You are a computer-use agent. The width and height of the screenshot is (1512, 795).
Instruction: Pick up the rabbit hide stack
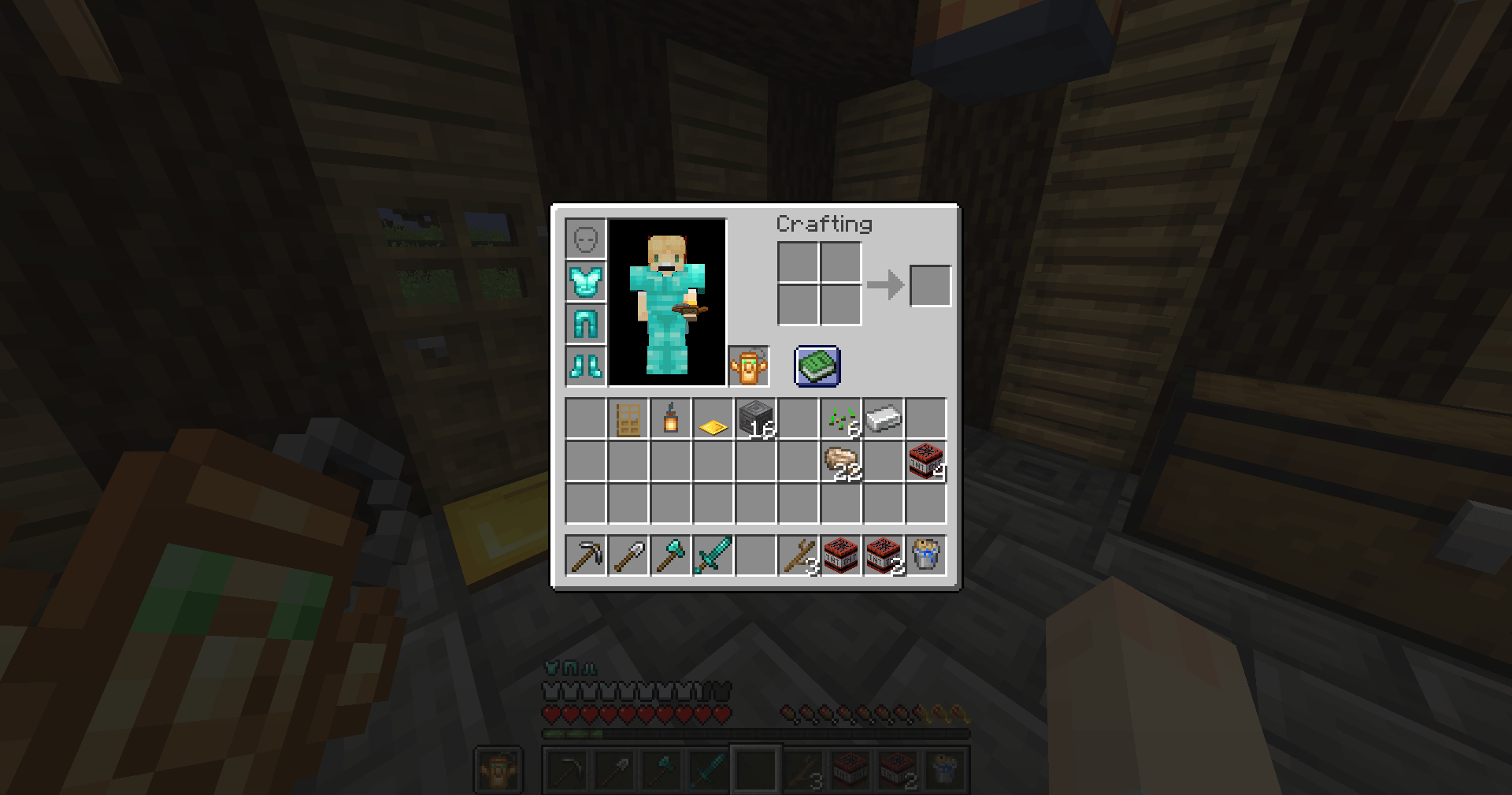tap(841, 461)
